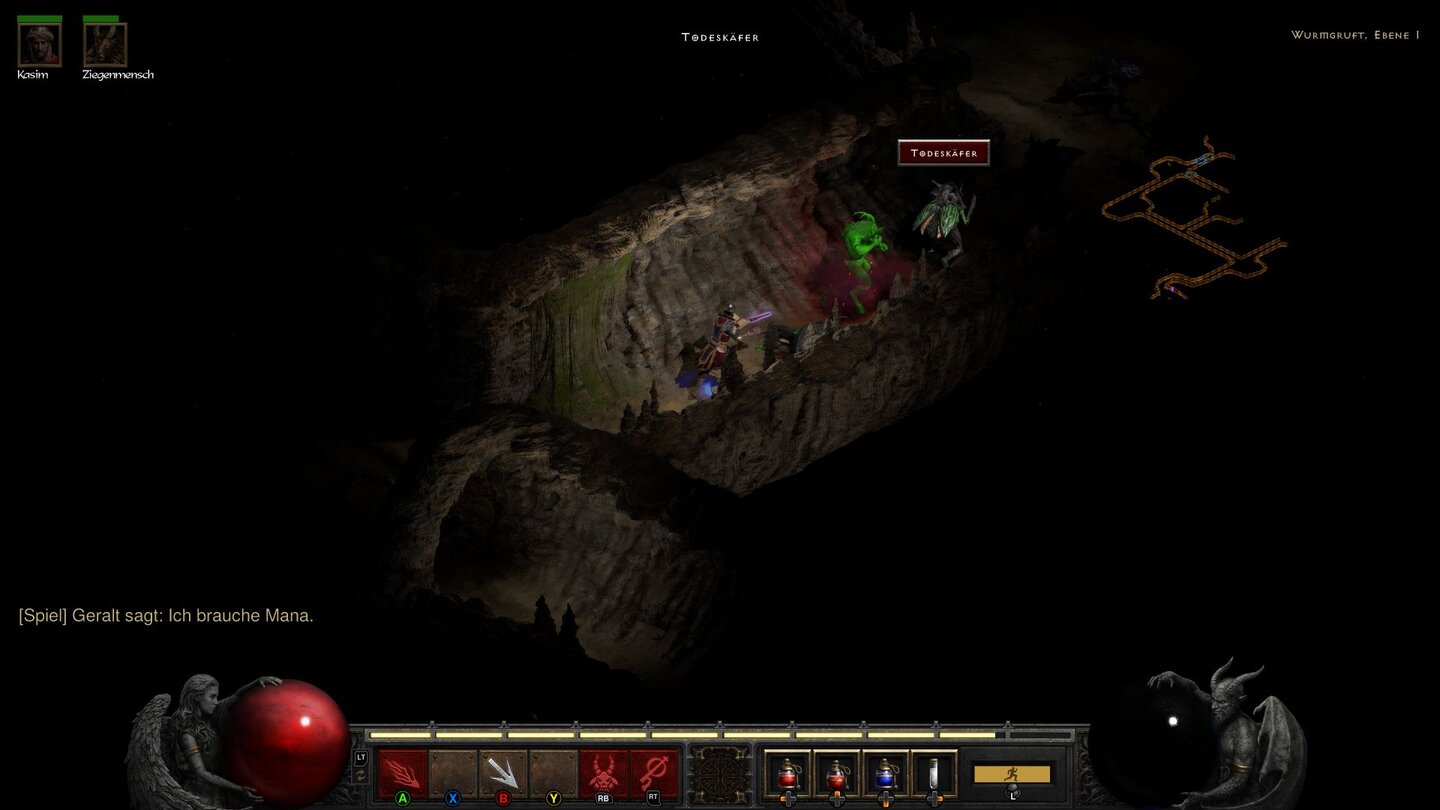1440x810 pixels.
Task: Click the LT trigger toggle for secondary skills
Action: (x=360, y=756)
